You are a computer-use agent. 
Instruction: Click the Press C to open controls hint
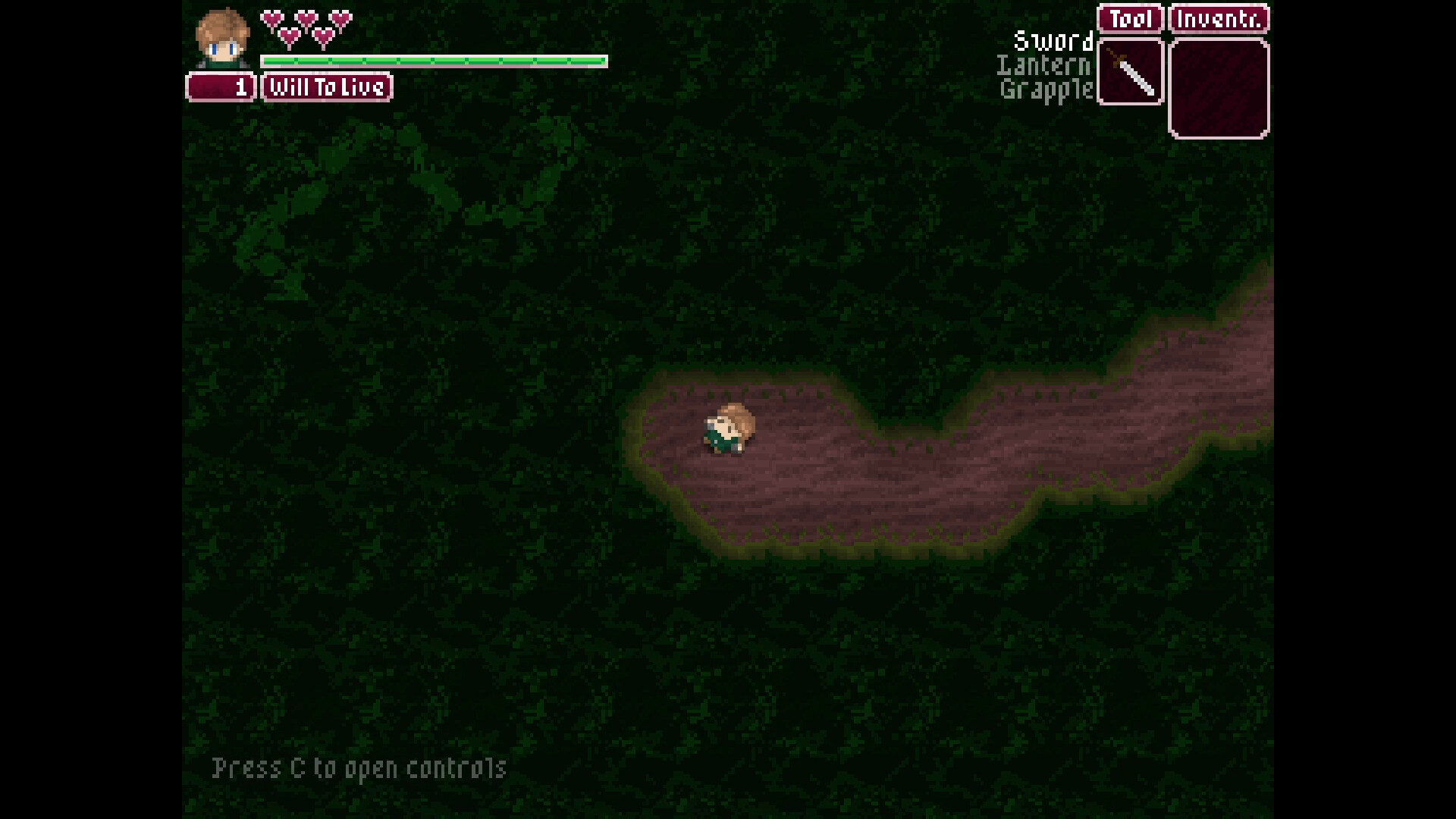(x=359, y=768)
